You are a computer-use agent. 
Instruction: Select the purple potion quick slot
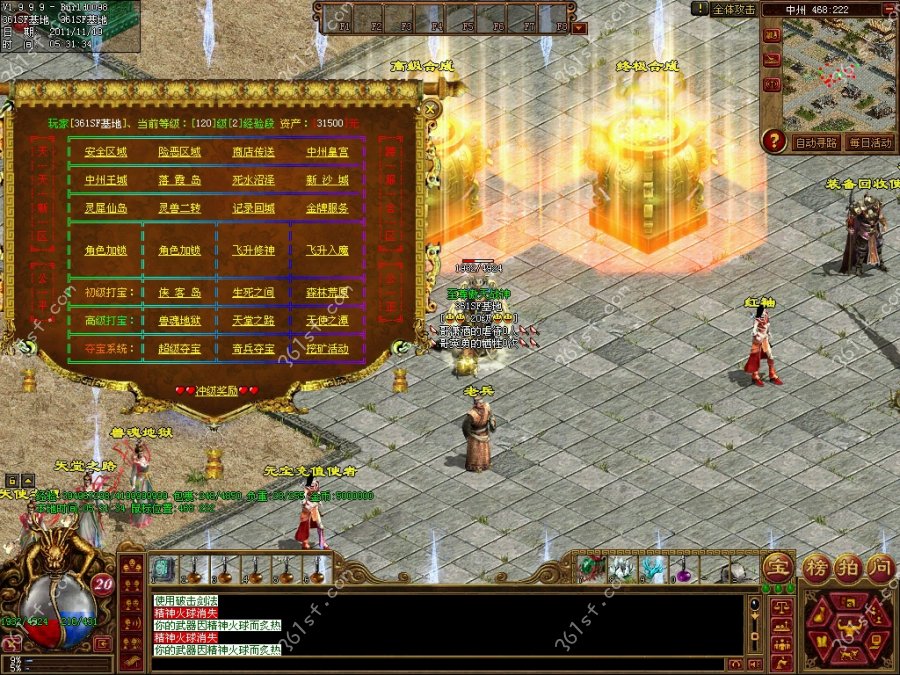pyautogui.click(x=683, y=570)
